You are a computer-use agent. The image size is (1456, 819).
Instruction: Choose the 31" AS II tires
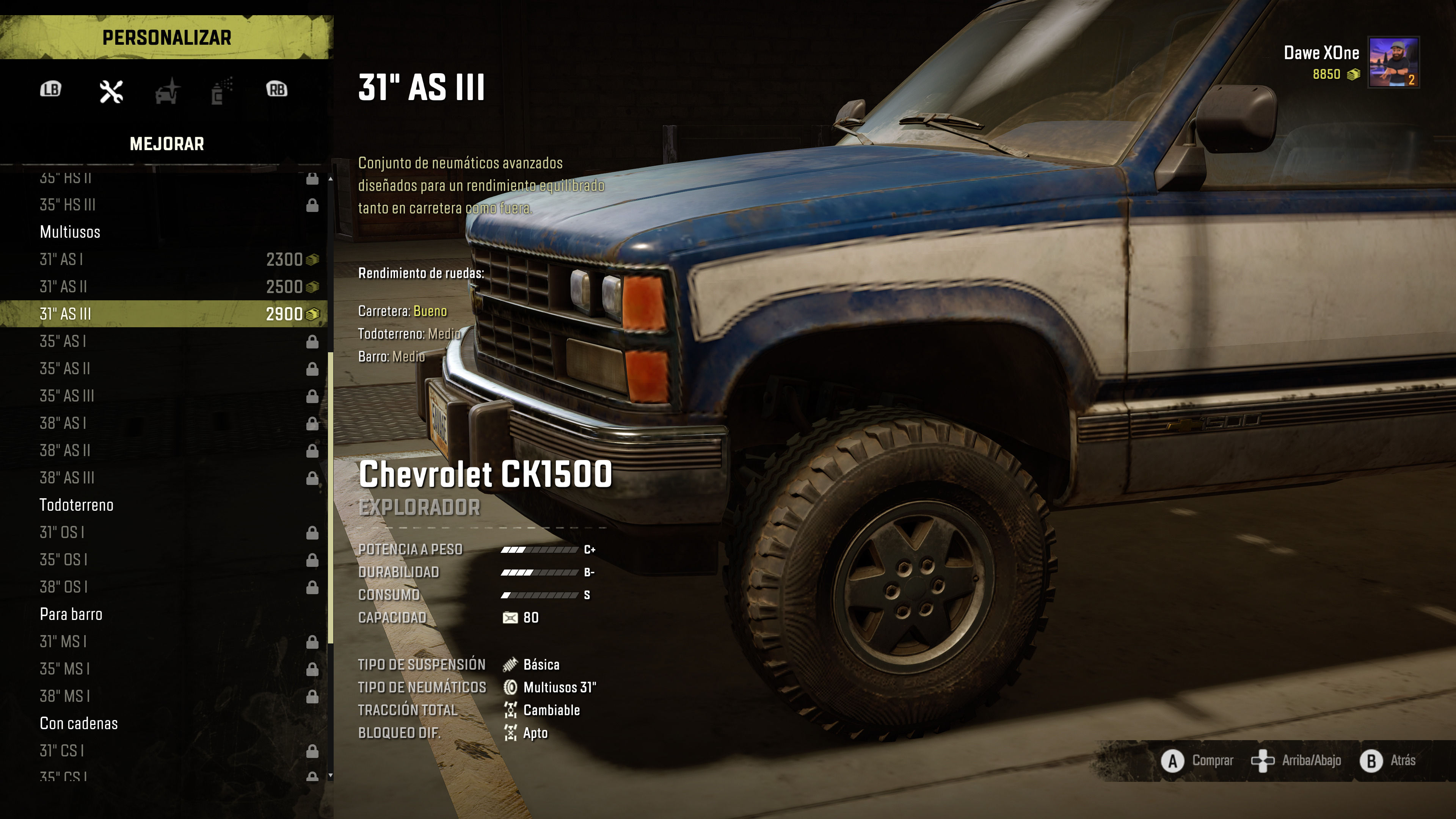164,287
